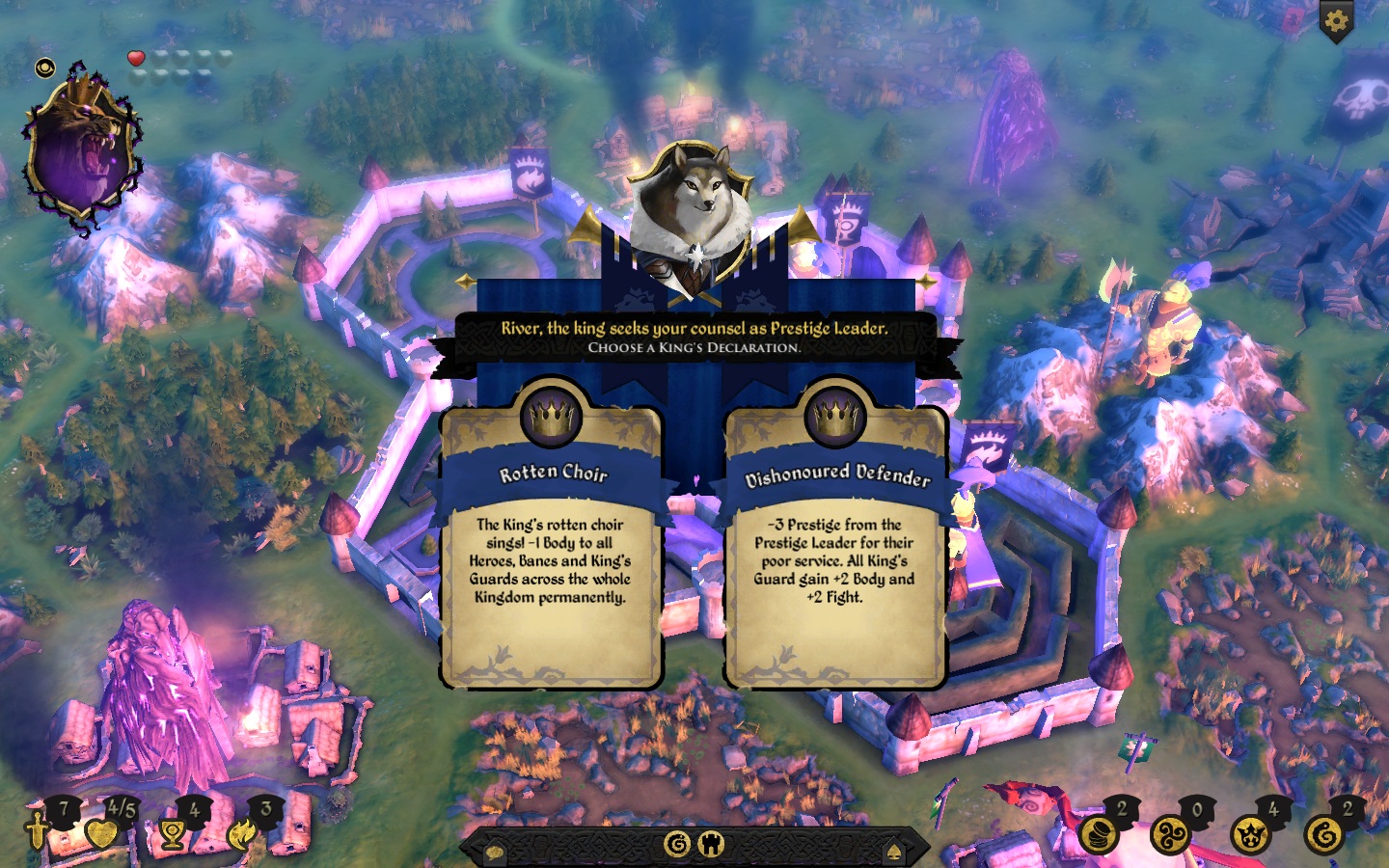1389x868 pixels.
Task: Select the chalice Wits stat icon
Action: point(174,832)
